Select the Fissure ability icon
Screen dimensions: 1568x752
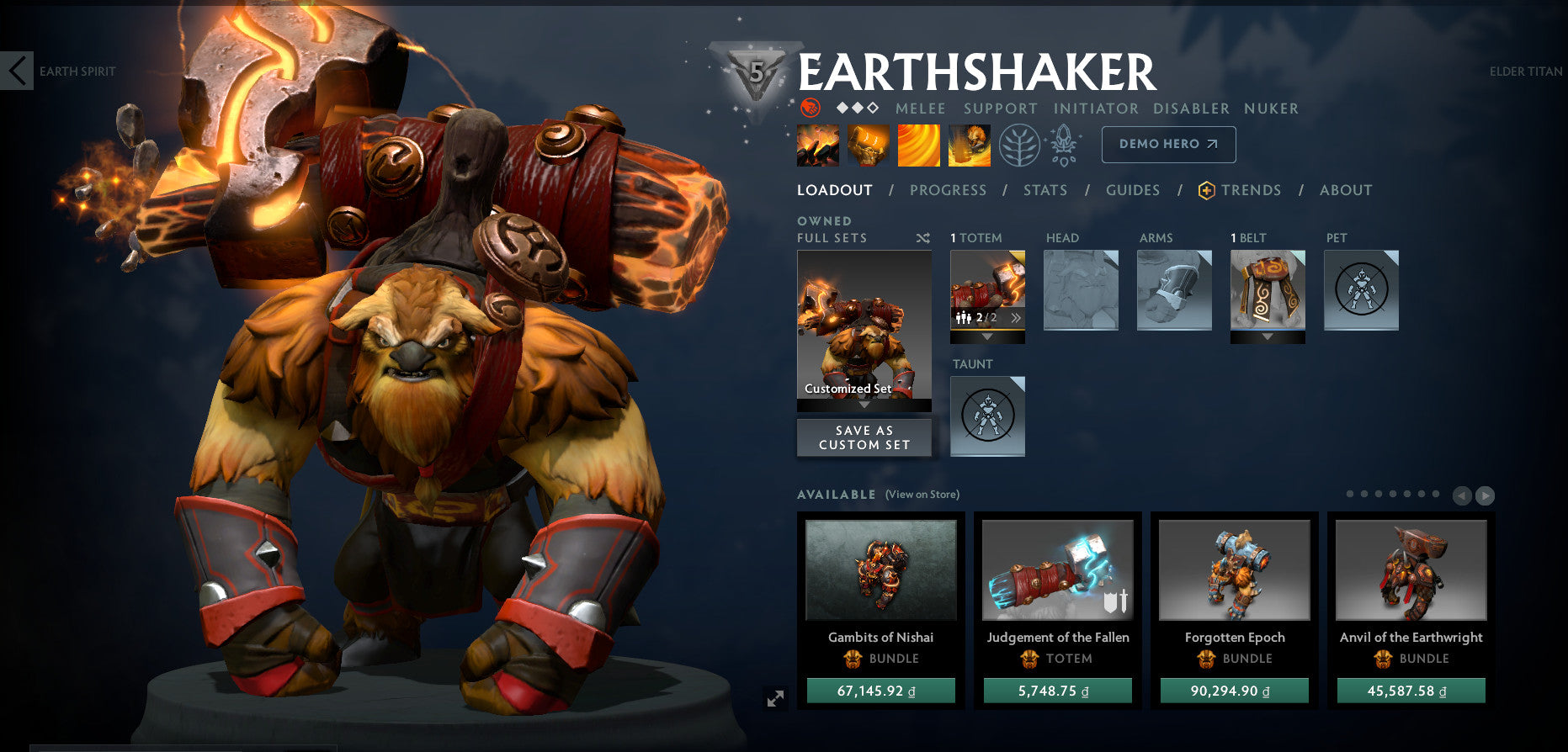[816, 145]
